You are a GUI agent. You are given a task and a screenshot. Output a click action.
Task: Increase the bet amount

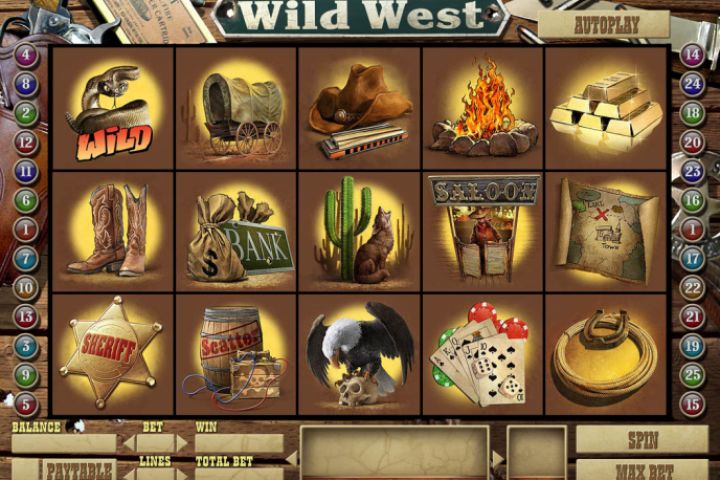pyautogui.click(x=182, y=443)
